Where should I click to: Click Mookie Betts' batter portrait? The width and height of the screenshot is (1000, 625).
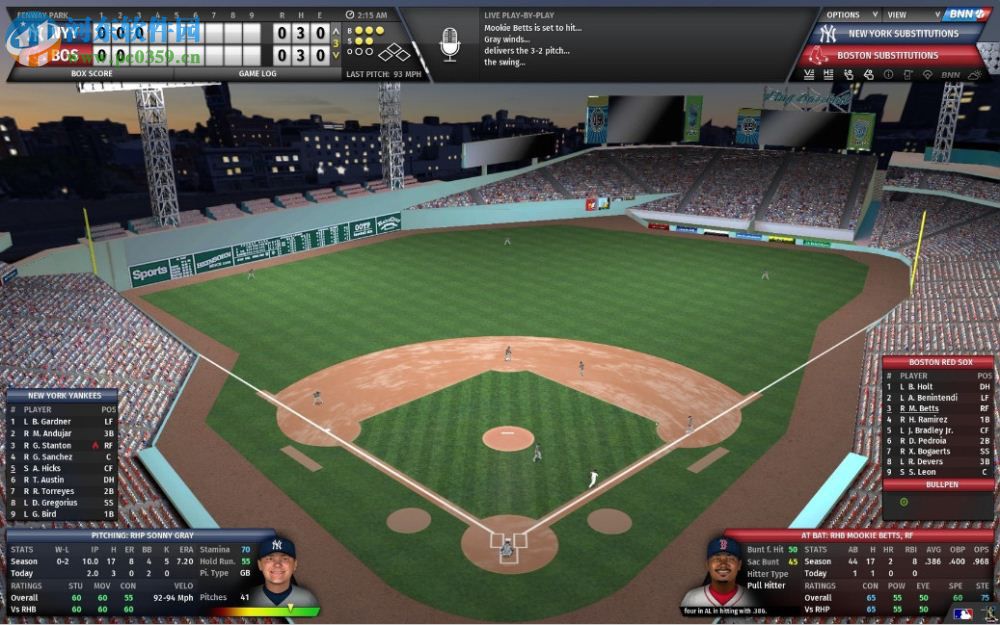(x=724, y=572)
